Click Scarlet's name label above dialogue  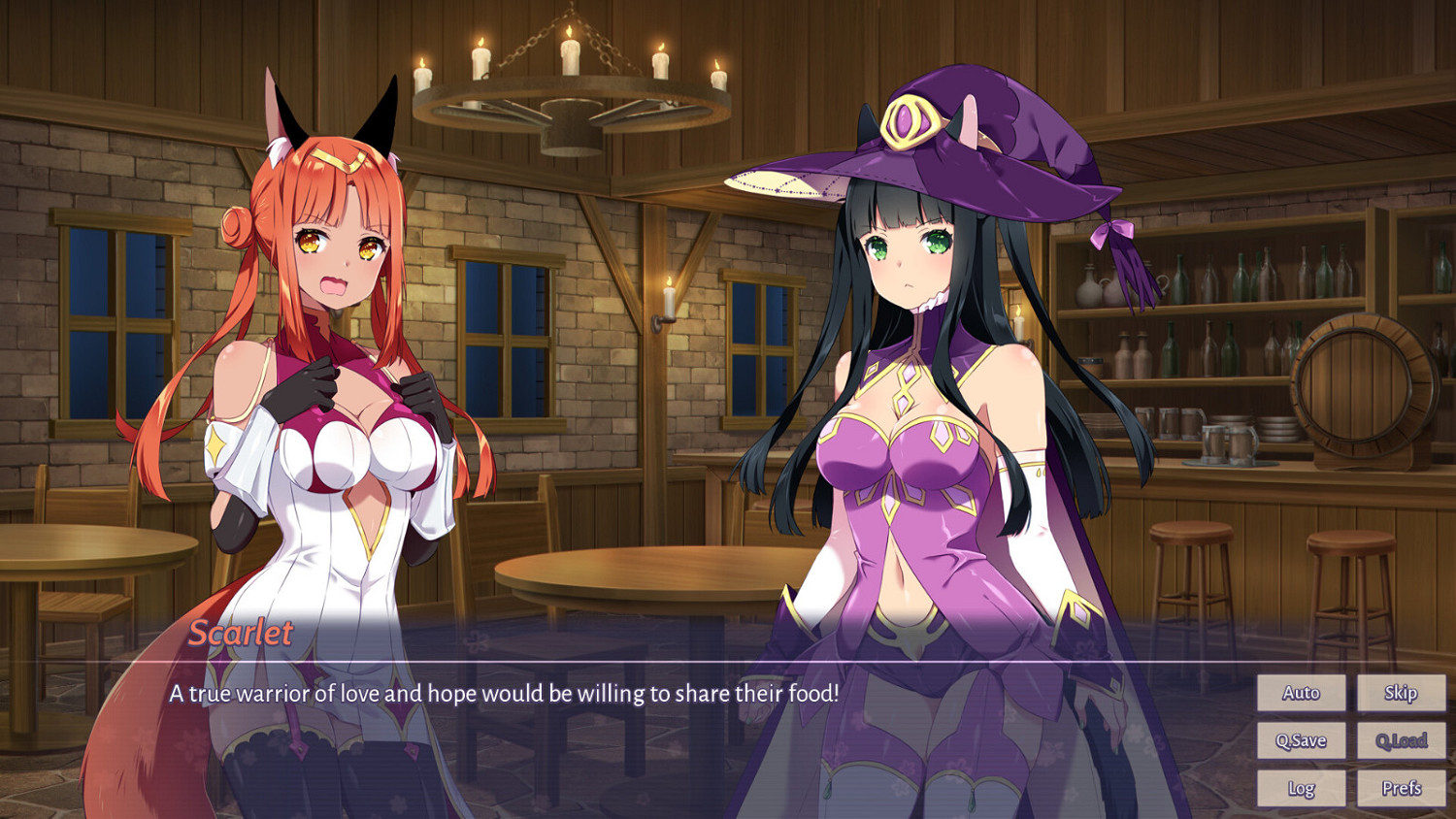[242, 634]
